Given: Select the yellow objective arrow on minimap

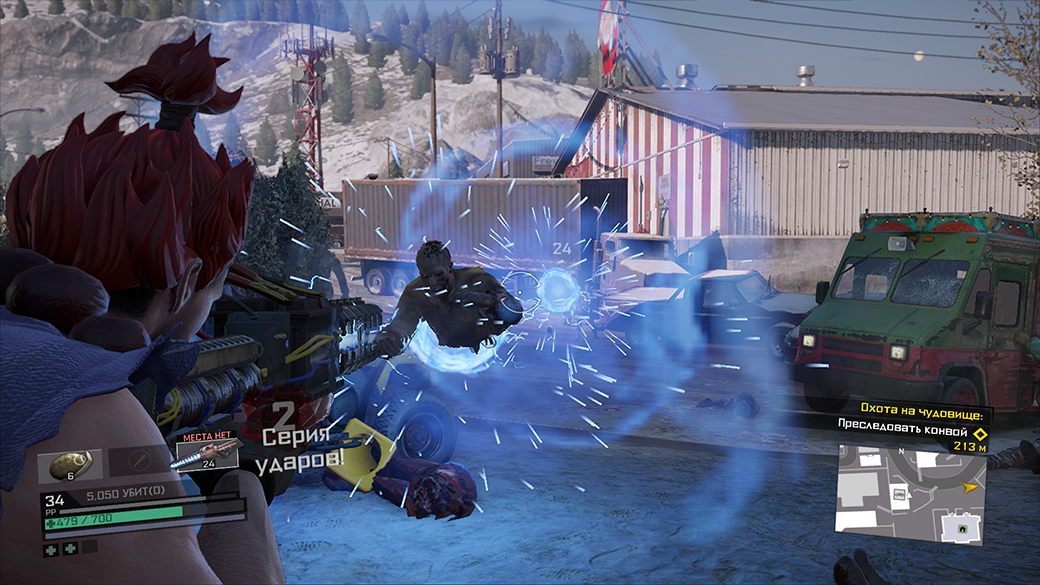Looking at the screenshot, I should (968, 487).
